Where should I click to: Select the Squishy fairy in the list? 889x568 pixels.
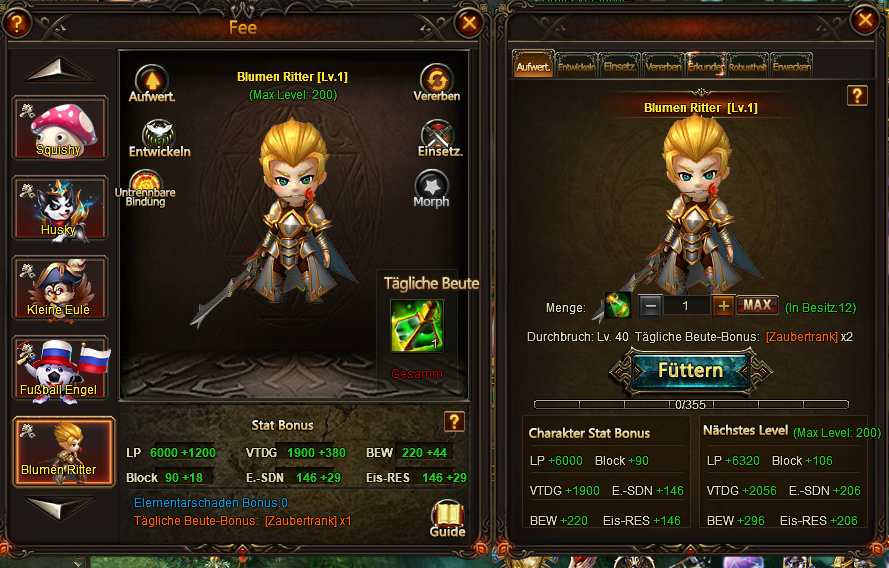[x=60, y=127]
